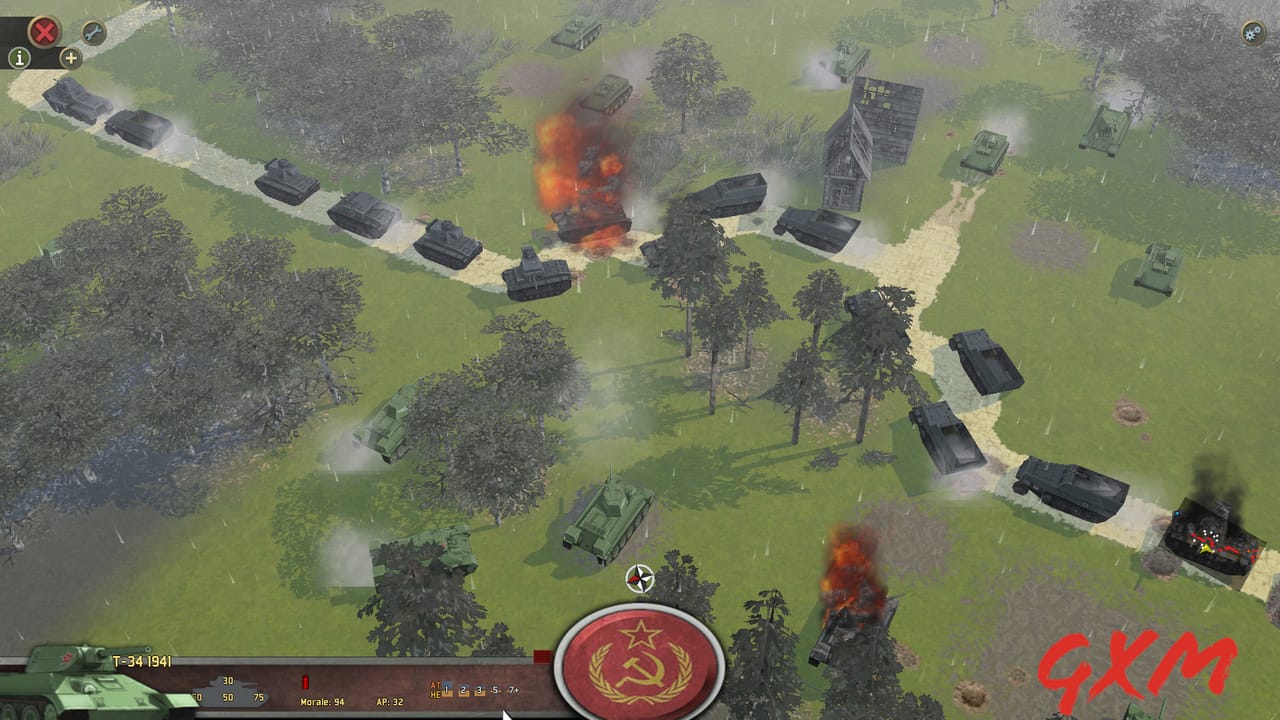The width and height of the screenshot is (1280, 720).
Task: Switch to AT ammunition
Action: tap(436, 684)
